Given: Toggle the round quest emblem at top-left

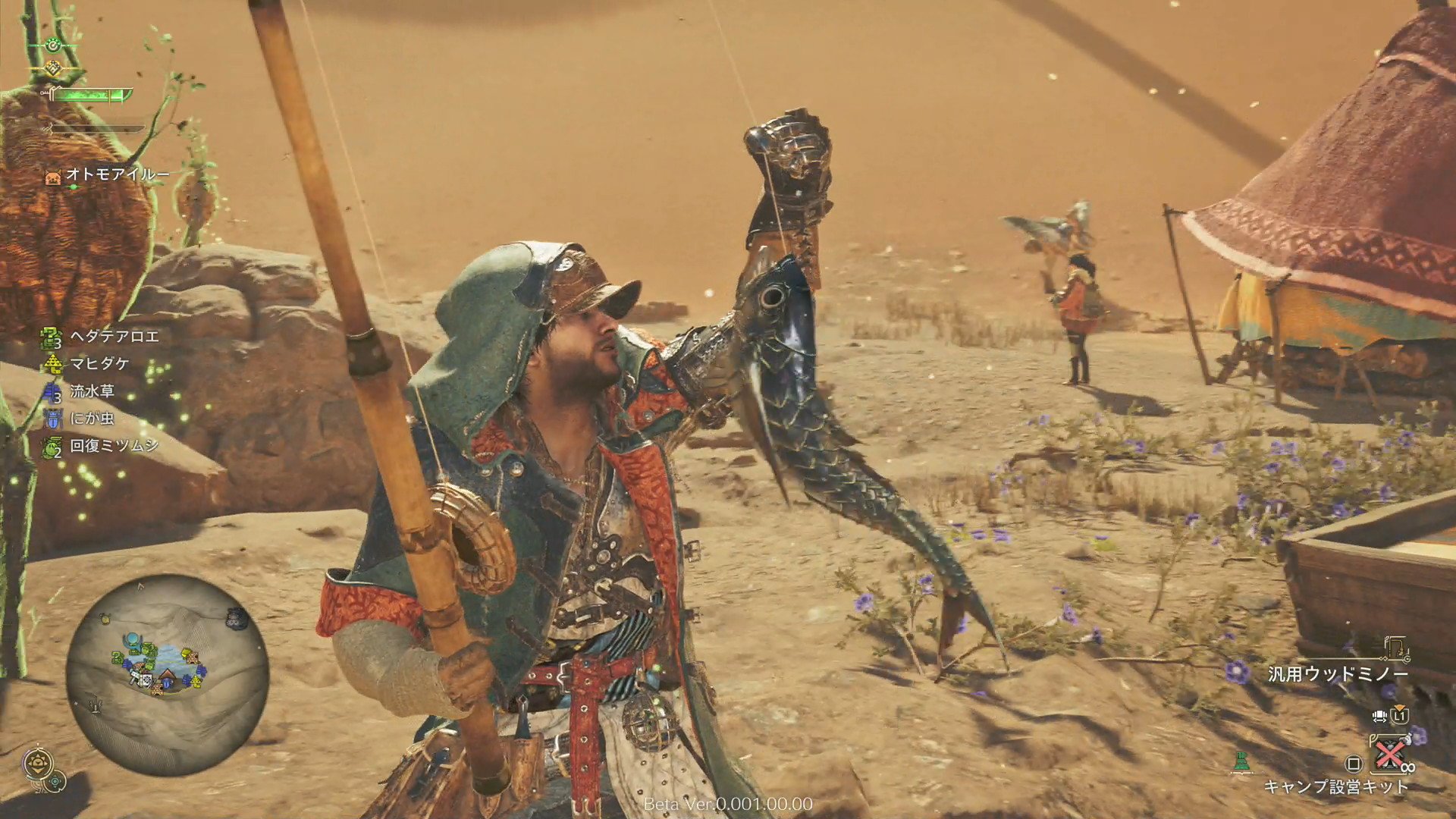Looking at the screenshot, I should [x=52, y=45].
